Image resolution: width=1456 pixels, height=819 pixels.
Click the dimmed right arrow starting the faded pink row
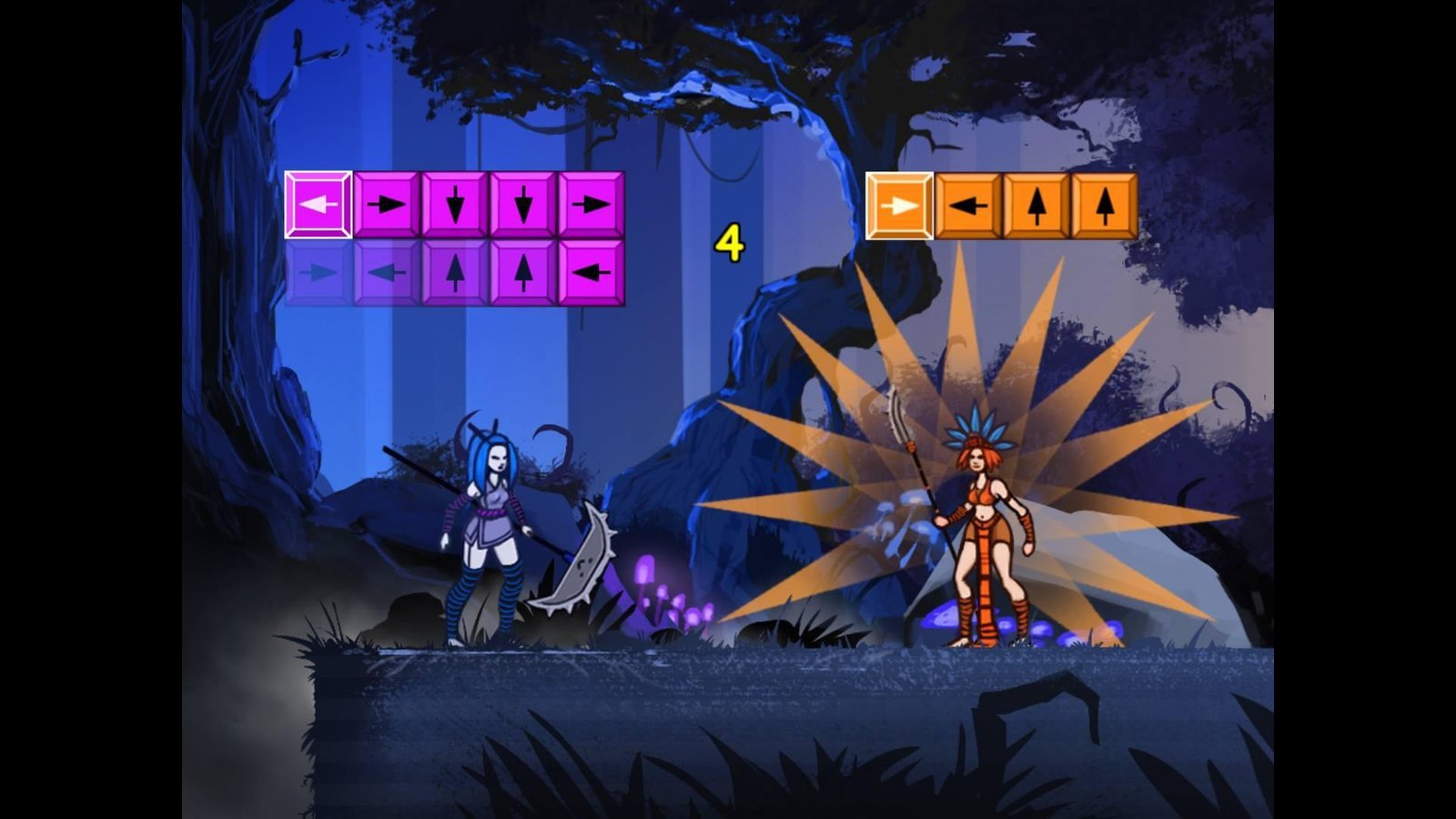point(318,271)
